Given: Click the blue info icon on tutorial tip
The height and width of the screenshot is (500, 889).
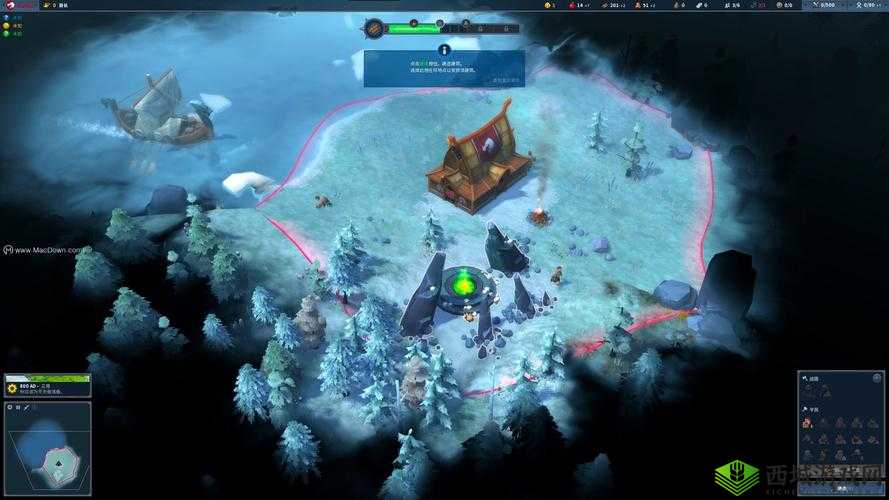Looking at the screenshot, I should [x=444, y=49].
